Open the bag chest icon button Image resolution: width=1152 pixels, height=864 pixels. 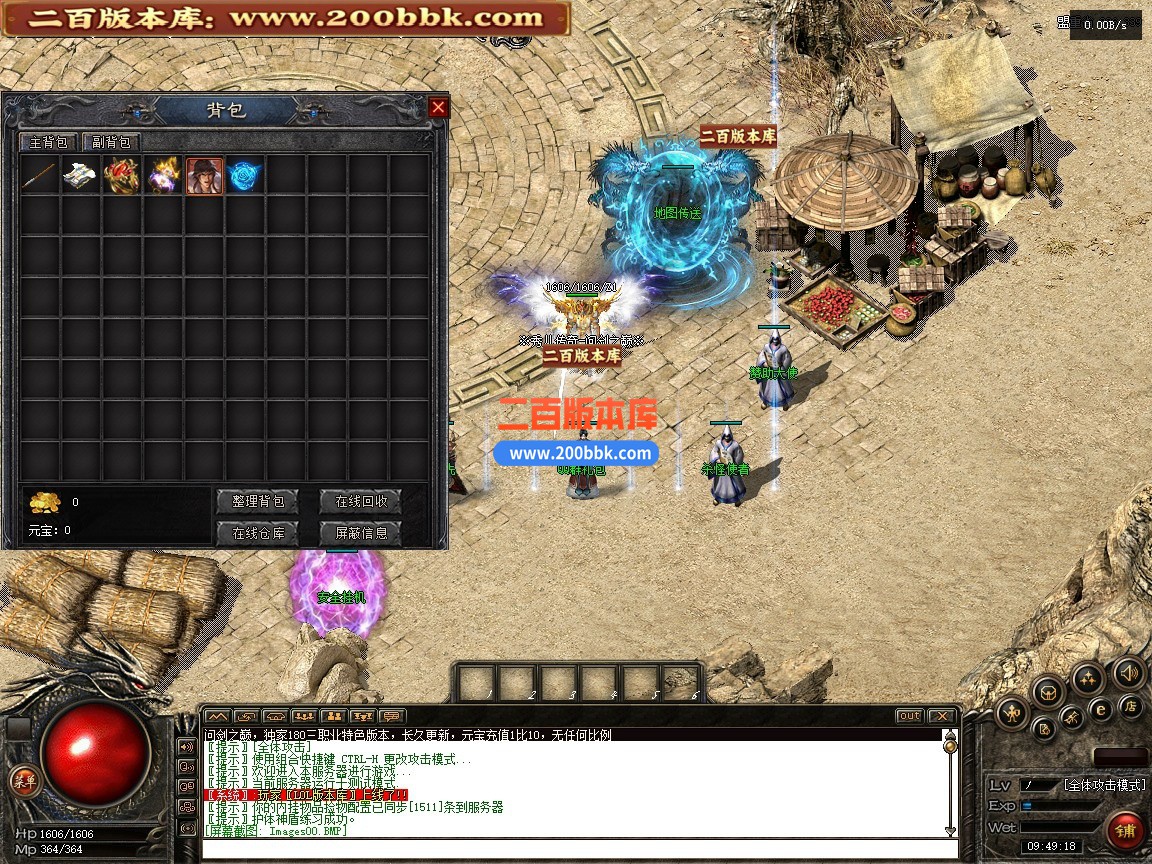(x=1048, y=690)
